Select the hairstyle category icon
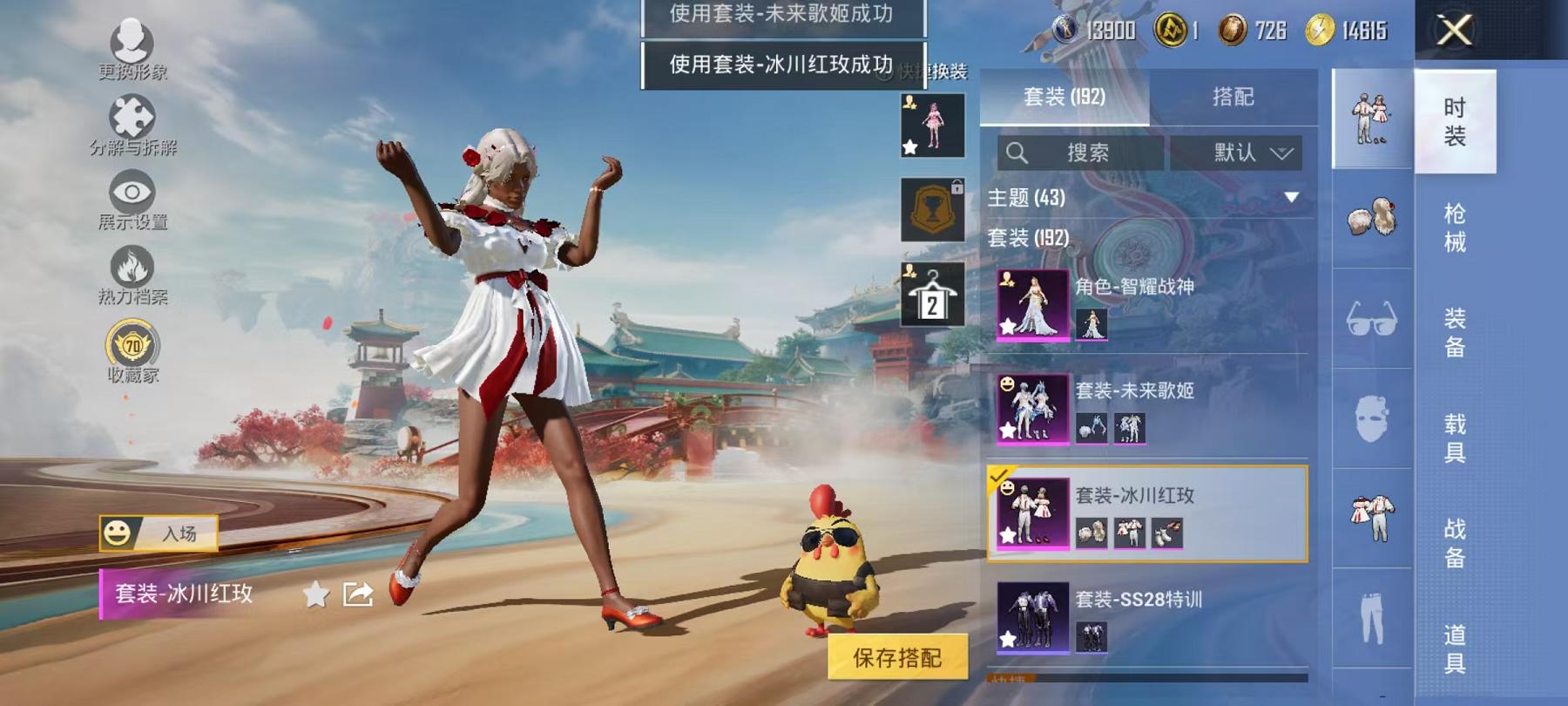1568x706 pixels. tap(1374, 218)
